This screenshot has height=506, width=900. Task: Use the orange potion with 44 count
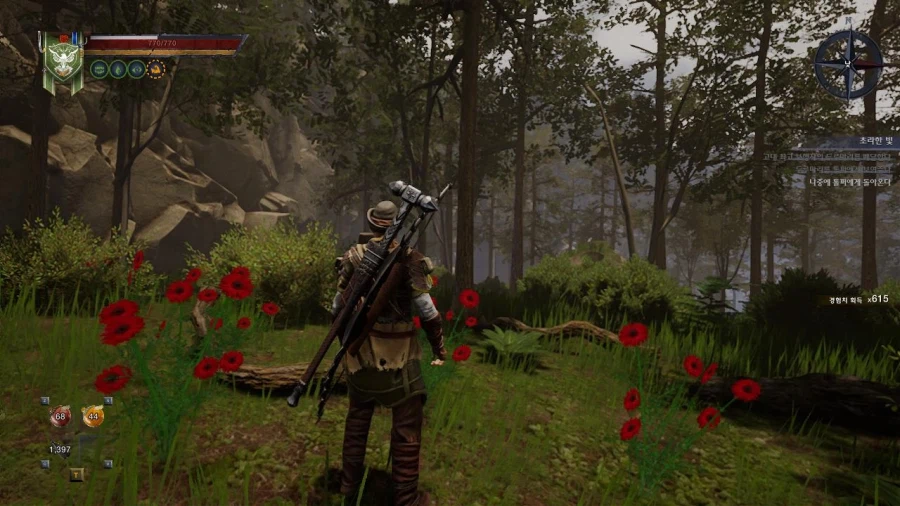(x=93, y=416)
